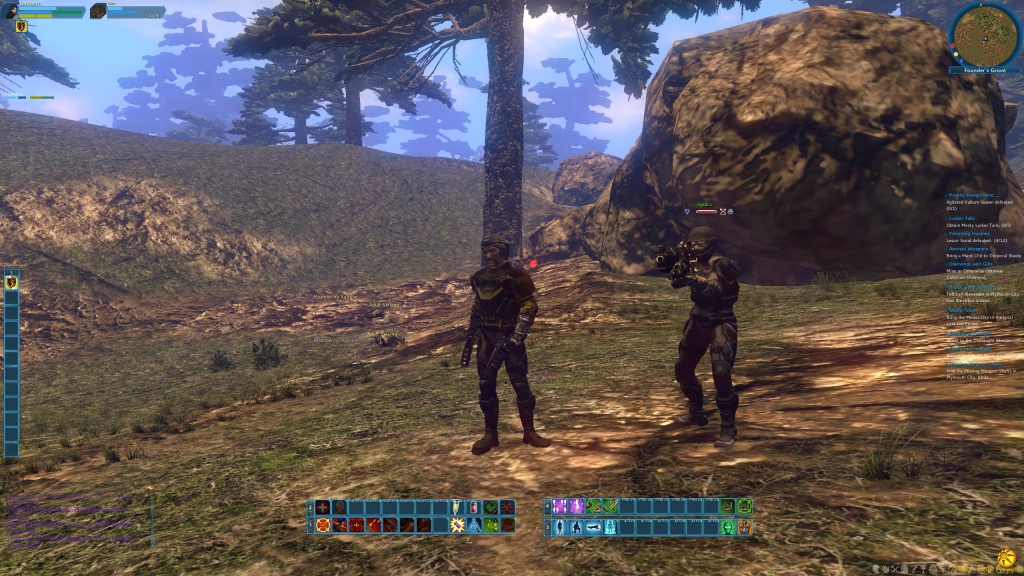Click the yellow shield icon on the side bar
This screenshot has width=1024, height=576.
(12, 282)
